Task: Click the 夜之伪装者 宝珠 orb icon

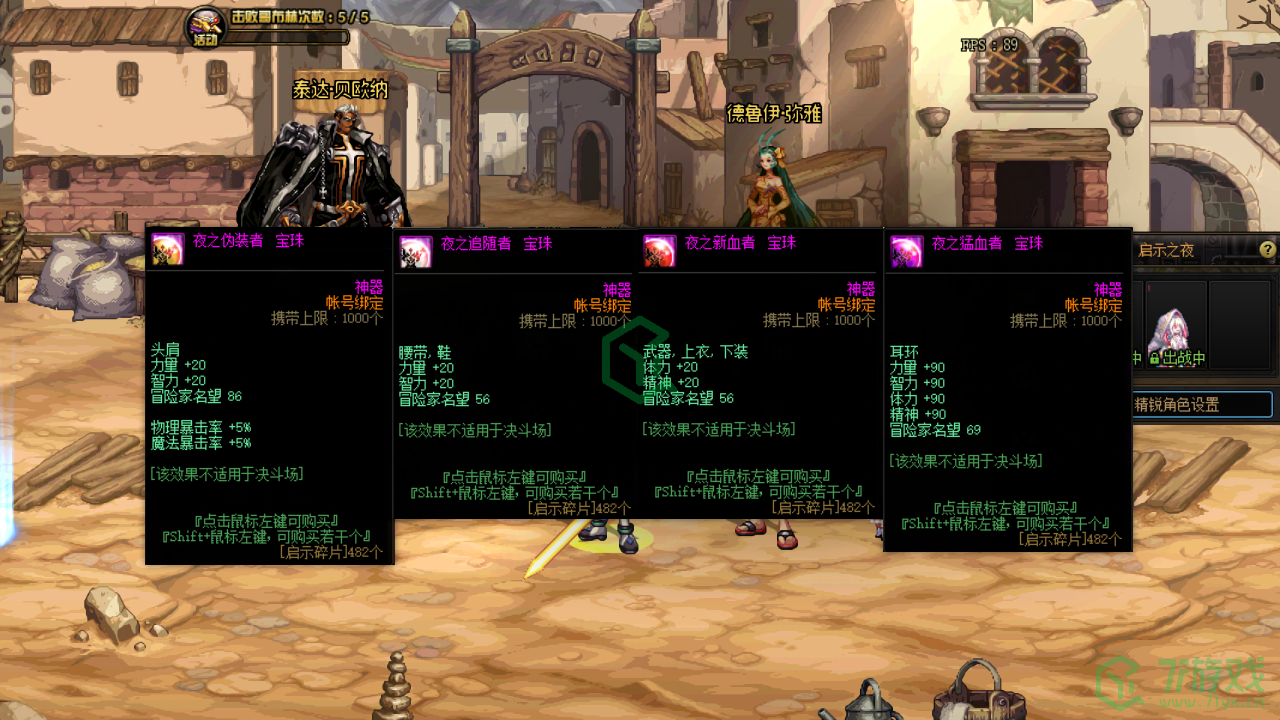Action: coord(168,249)
